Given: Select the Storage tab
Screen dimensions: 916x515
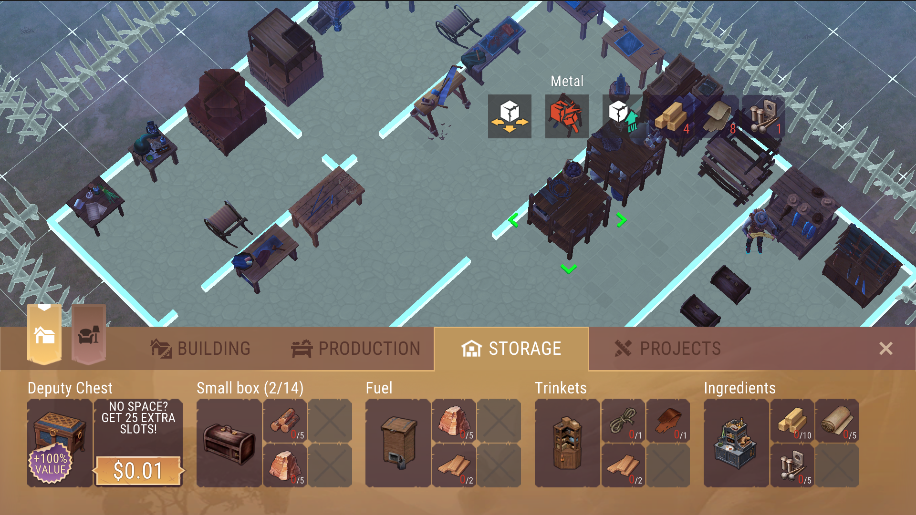Looking at the screenshot, I should [511, 349].
